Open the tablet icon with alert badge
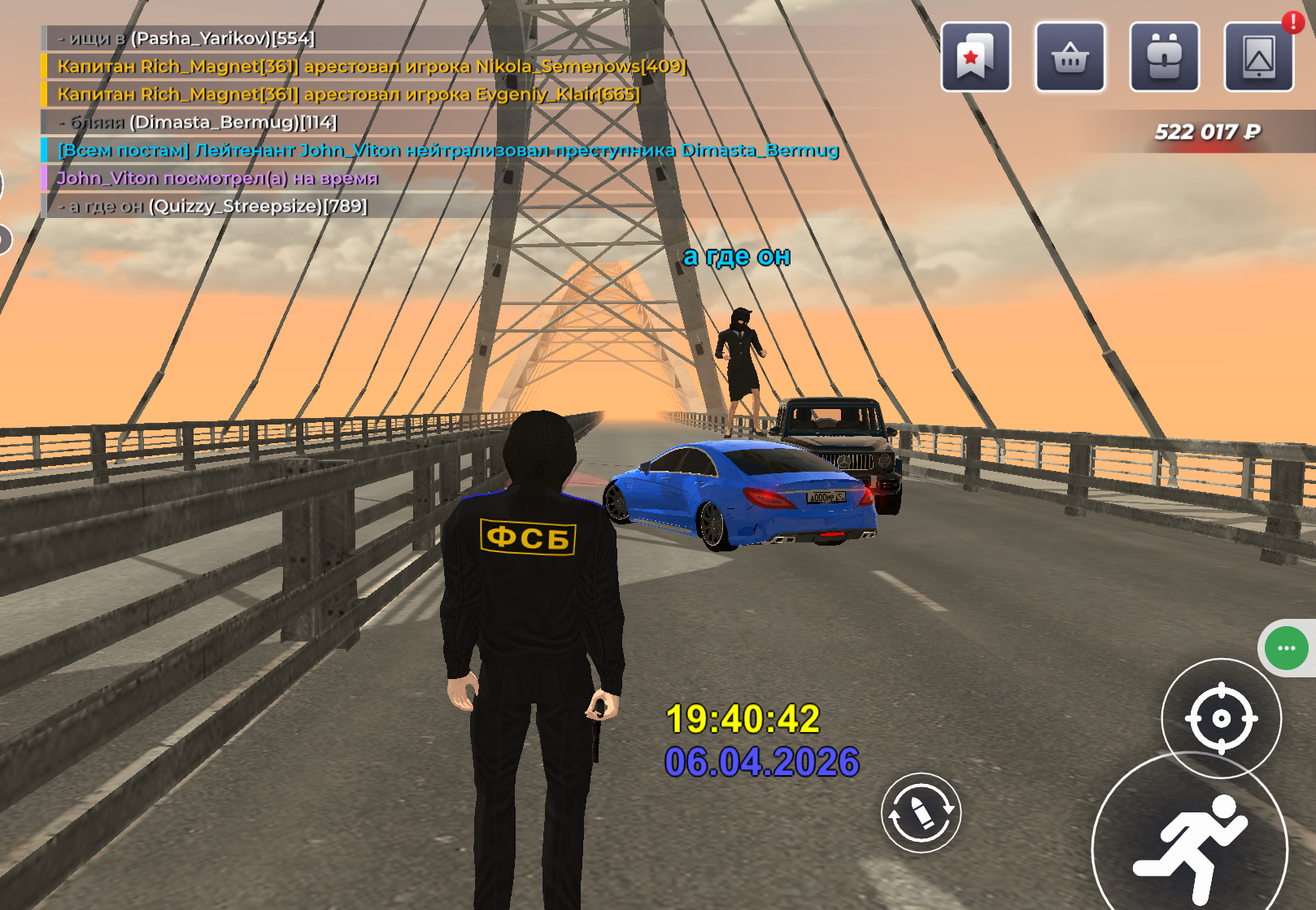Image resolution: width=1316 pixels, height=910 pixels. (1258, 57)
